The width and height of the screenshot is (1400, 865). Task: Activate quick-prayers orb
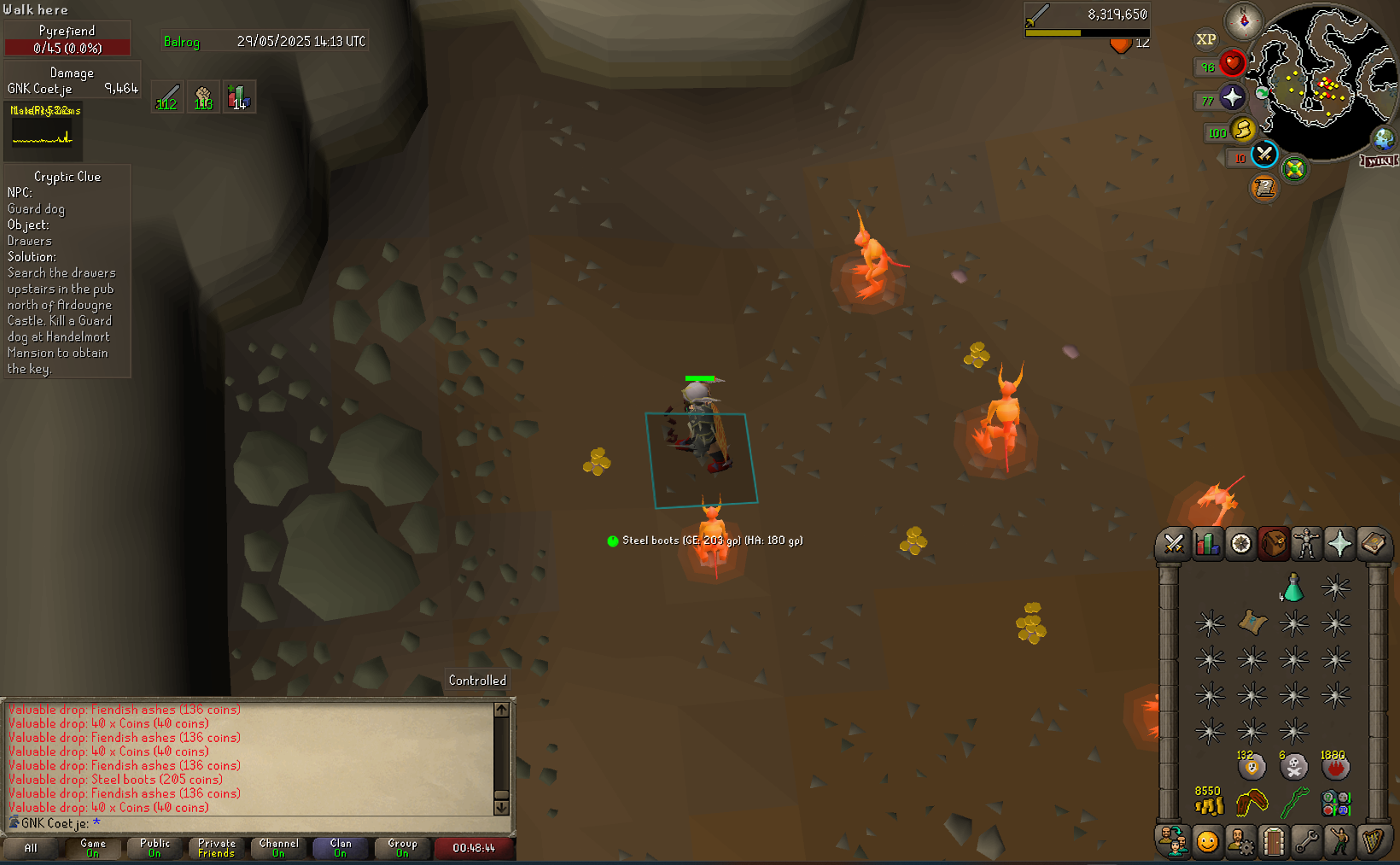coord(1232,97)
